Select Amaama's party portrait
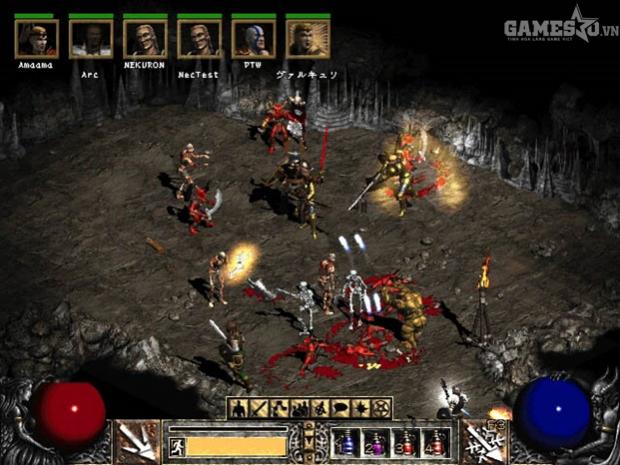This screenshot has height=465, width=620. 37,39
